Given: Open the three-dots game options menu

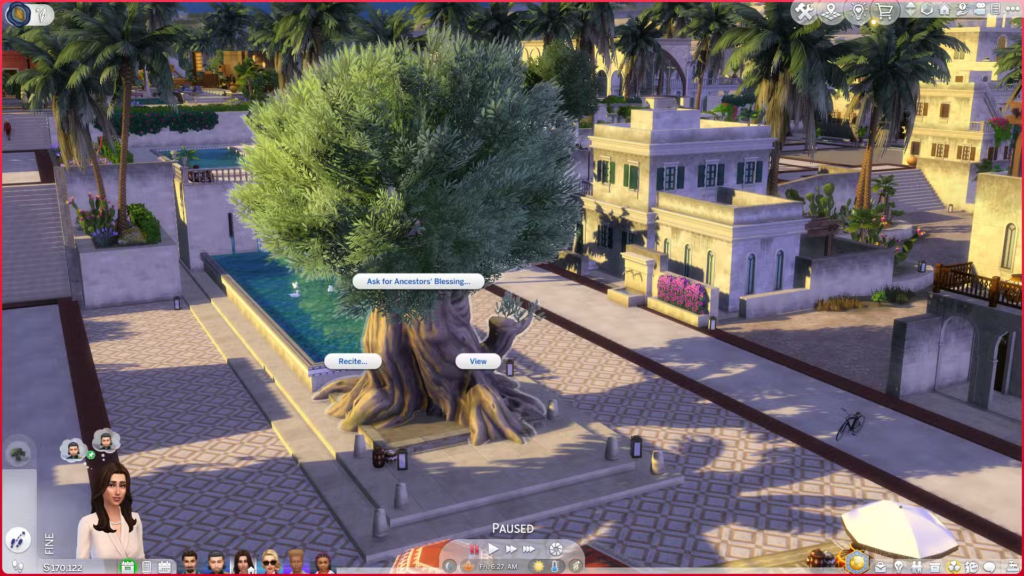Looking at the screenshot, I should [1011, 10].
